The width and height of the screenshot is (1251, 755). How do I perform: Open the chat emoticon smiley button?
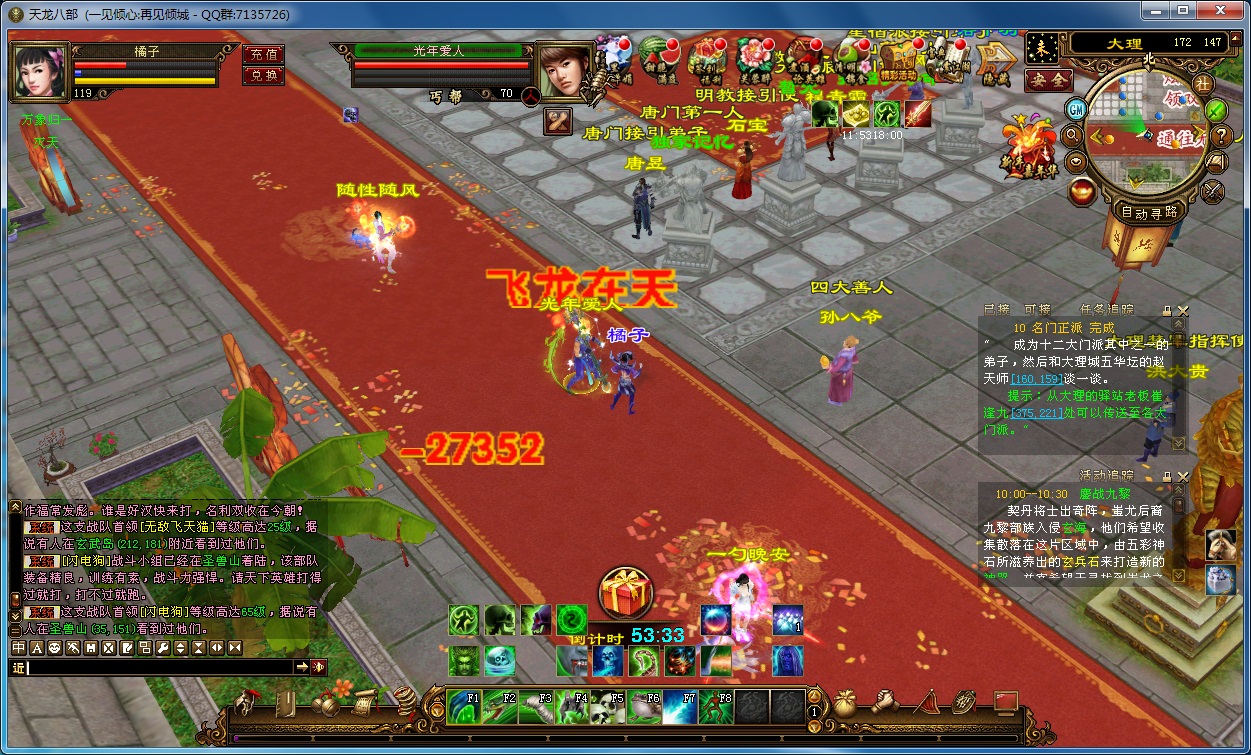click(55, 648)
